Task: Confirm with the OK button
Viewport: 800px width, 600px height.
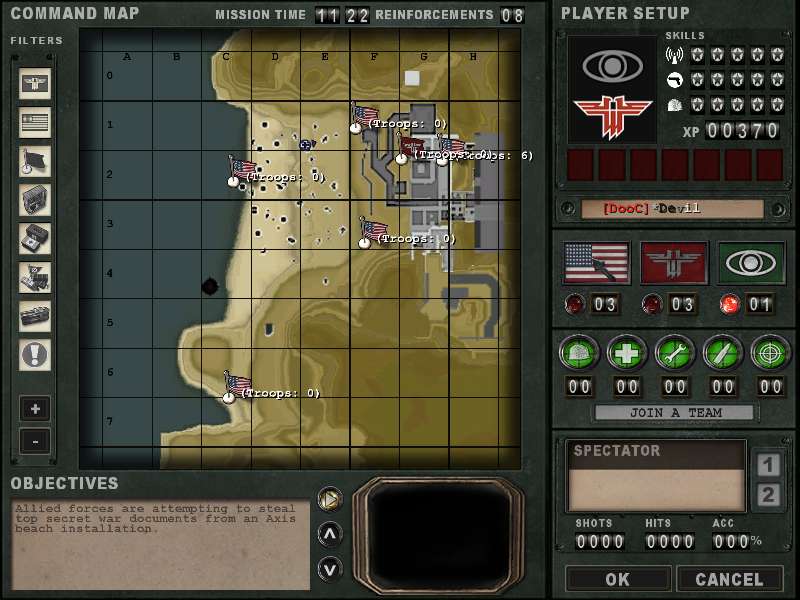Action: 617,579
